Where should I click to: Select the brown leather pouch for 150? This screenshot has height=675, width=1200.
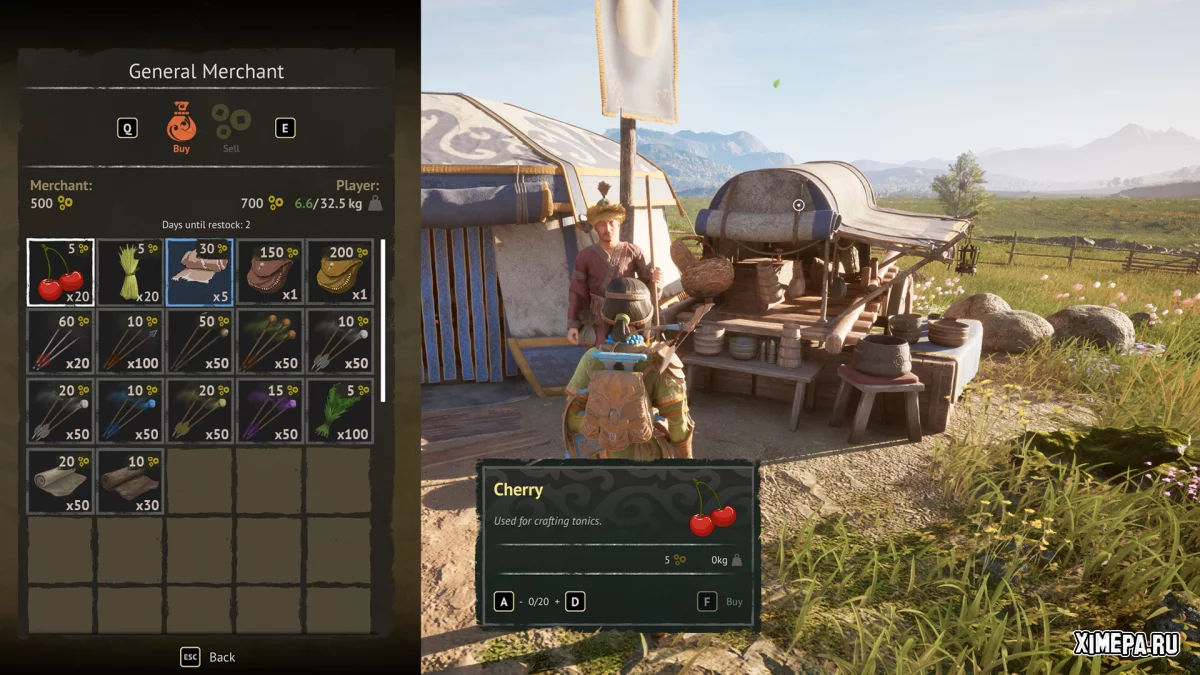pos(270,272)
